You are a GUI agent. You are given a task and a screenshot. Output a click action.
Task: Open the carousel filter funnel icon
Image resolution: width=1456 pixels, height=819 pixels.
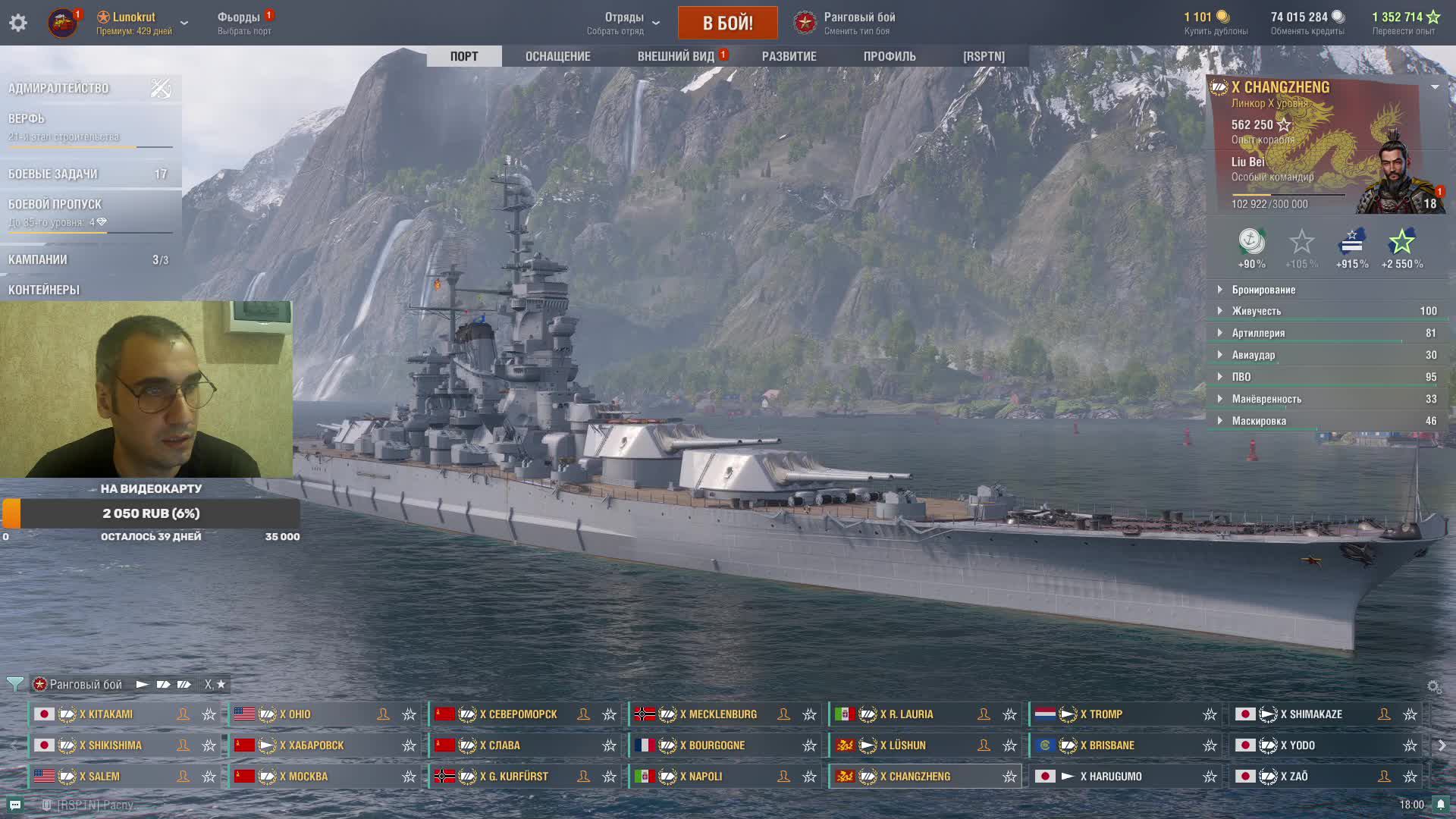[x=14, y=684]
